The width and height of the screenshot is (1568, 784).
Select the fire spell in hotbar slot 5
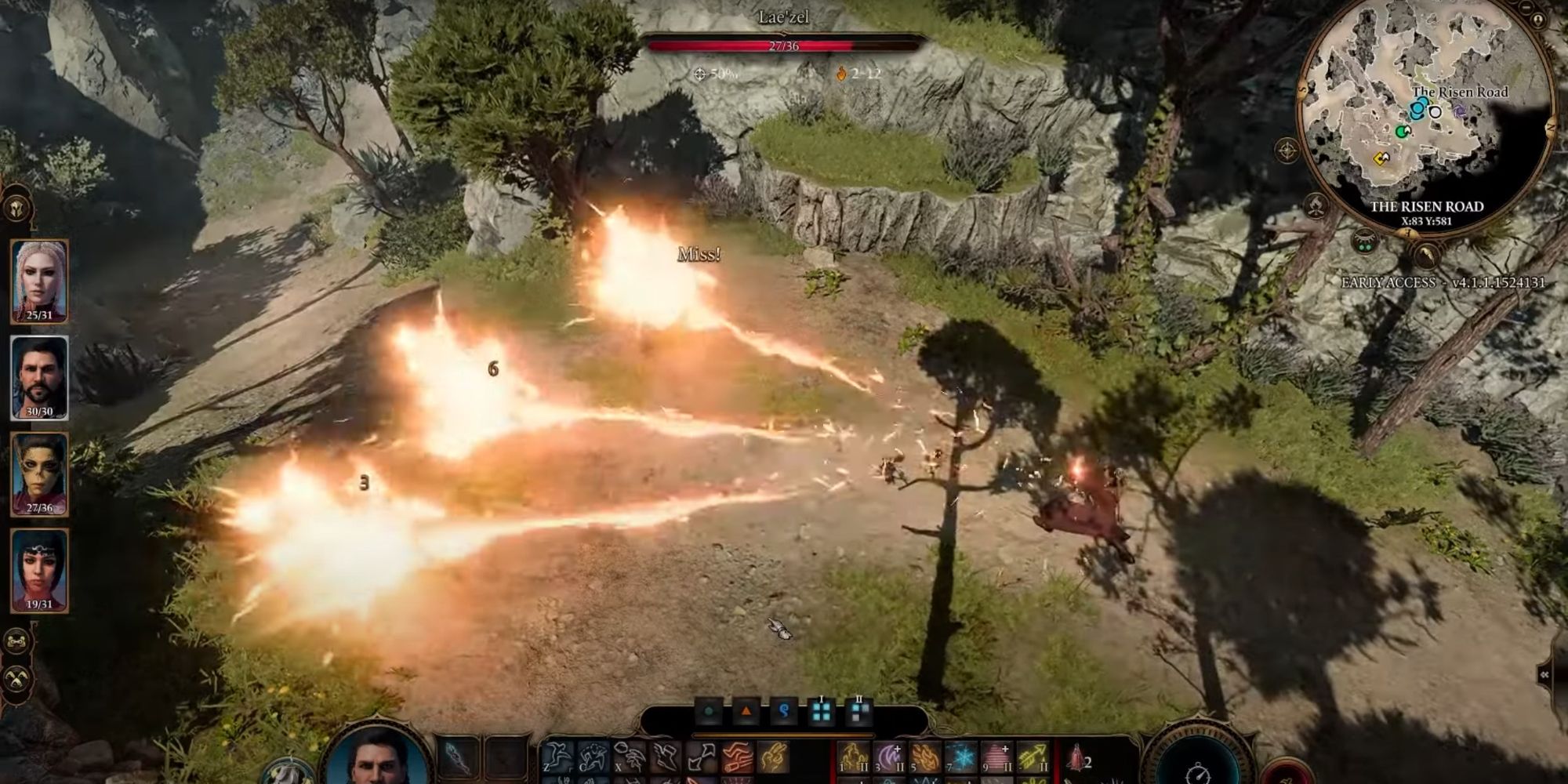tap(924, 757)
